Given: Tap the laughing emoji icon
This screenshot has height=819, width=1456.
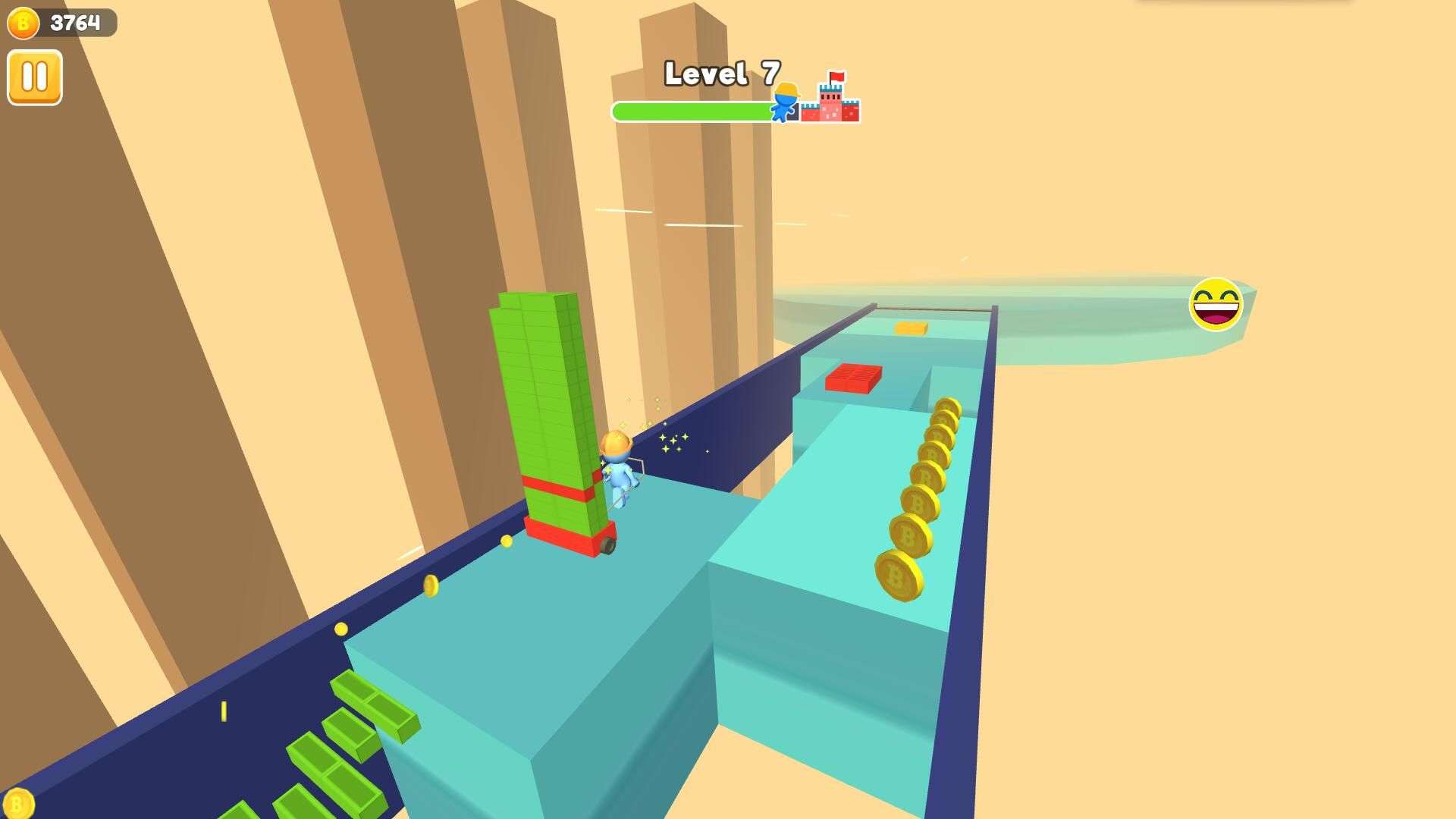Looking at the screenshot, I should click(x=1215, y=305).
